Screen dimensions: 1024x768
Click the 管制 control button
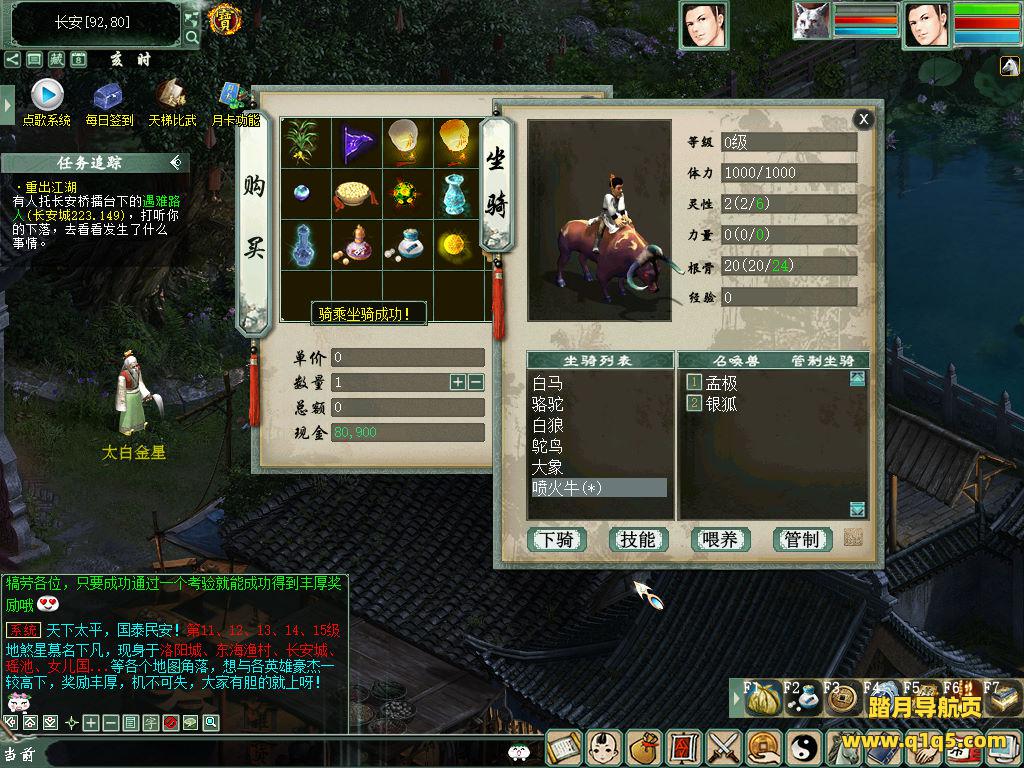pyautogui.click(x=802, y=540)
